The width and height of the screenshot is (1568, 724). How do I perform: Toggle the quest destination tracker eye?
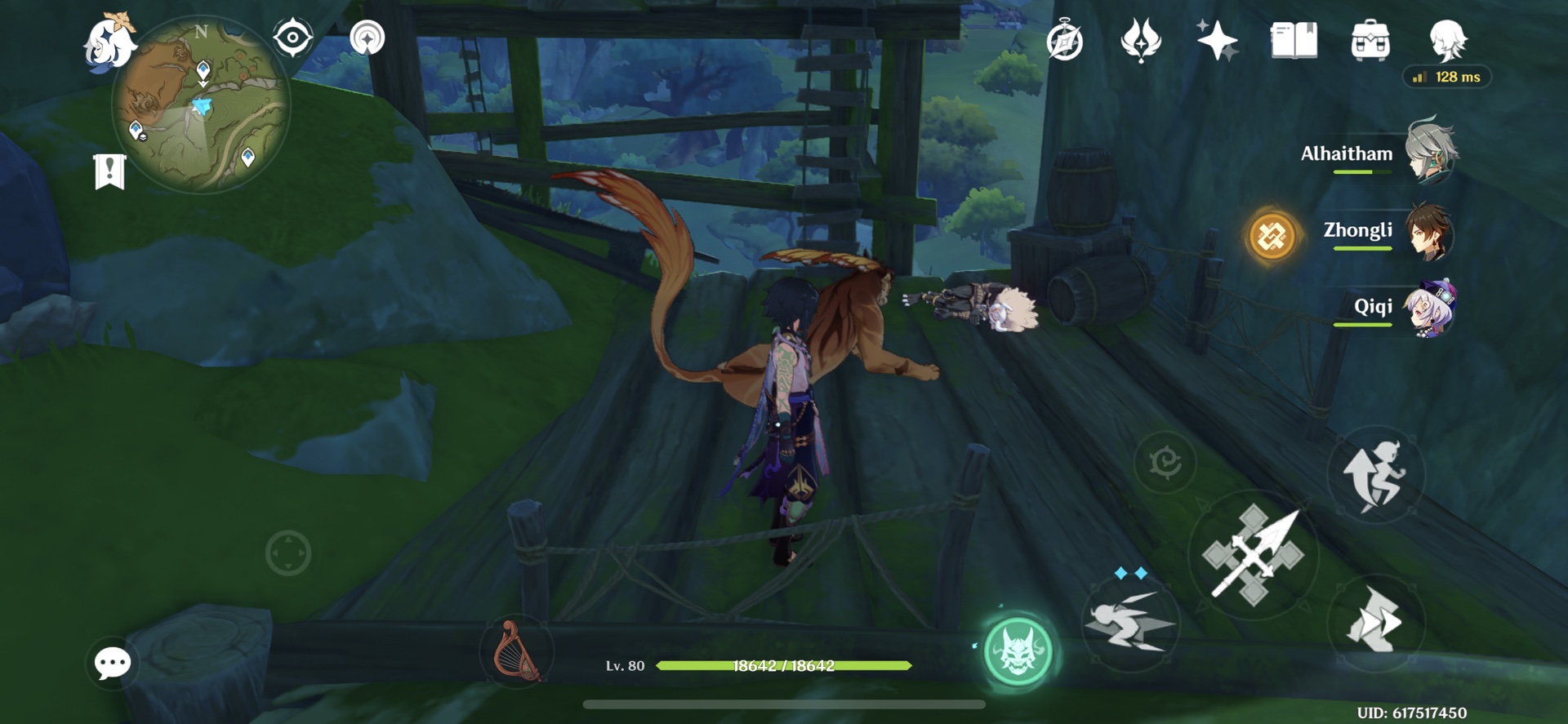(x=292, y=36)
